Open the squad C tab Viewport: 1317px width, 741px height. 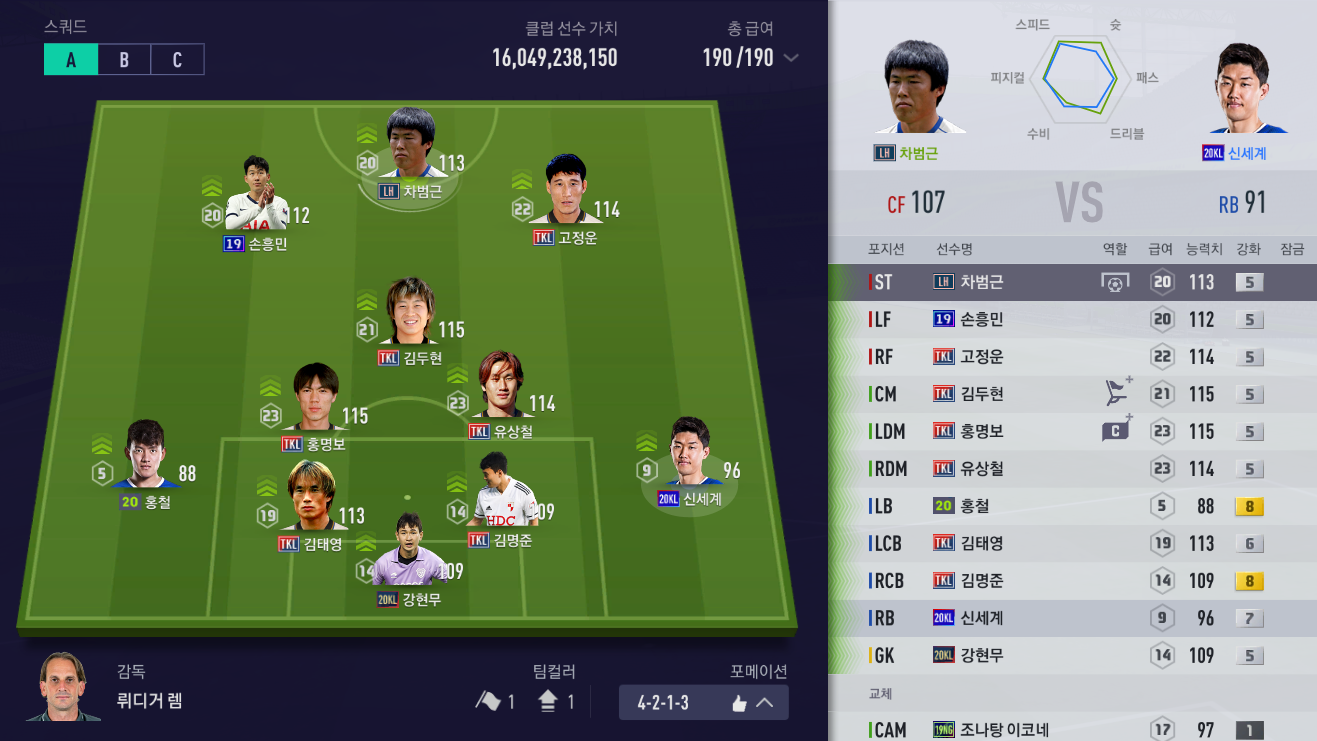point(177,59)
